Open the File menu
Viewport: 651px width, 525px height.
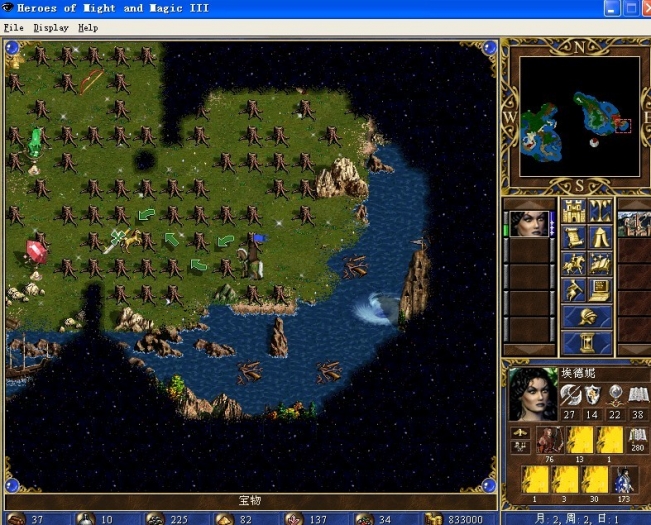pyautogui.click(x=13, y=28)
